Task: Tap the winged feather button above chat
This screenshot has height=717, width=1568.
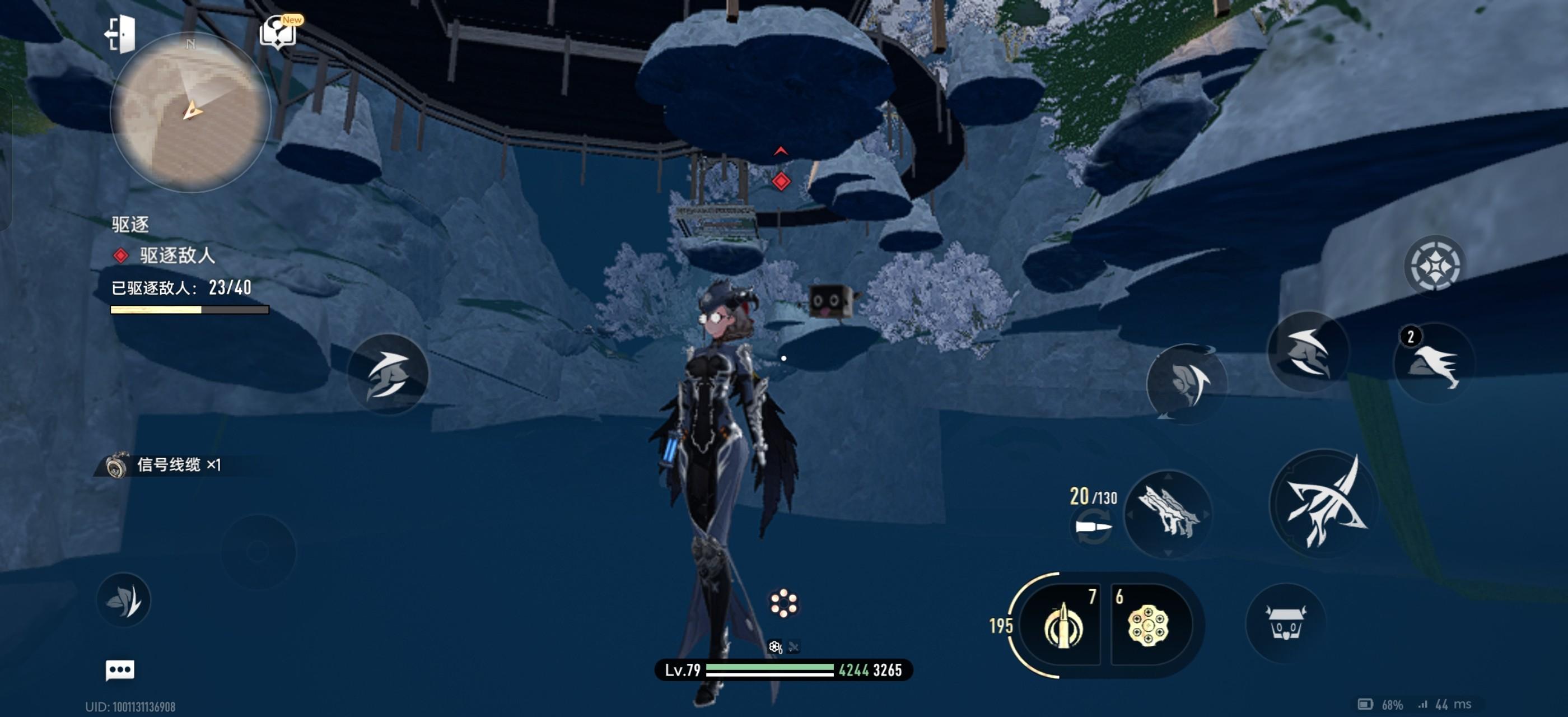Action: 124,600
